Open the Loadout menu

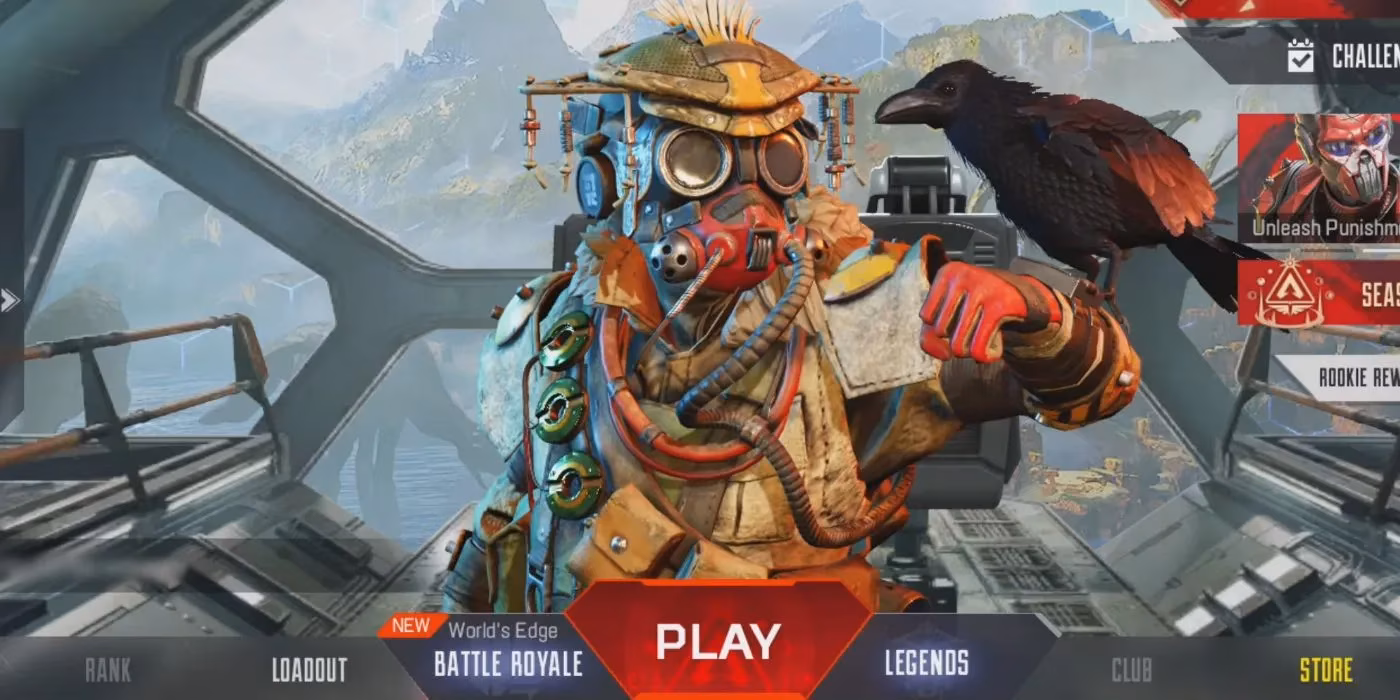[309, 669]
